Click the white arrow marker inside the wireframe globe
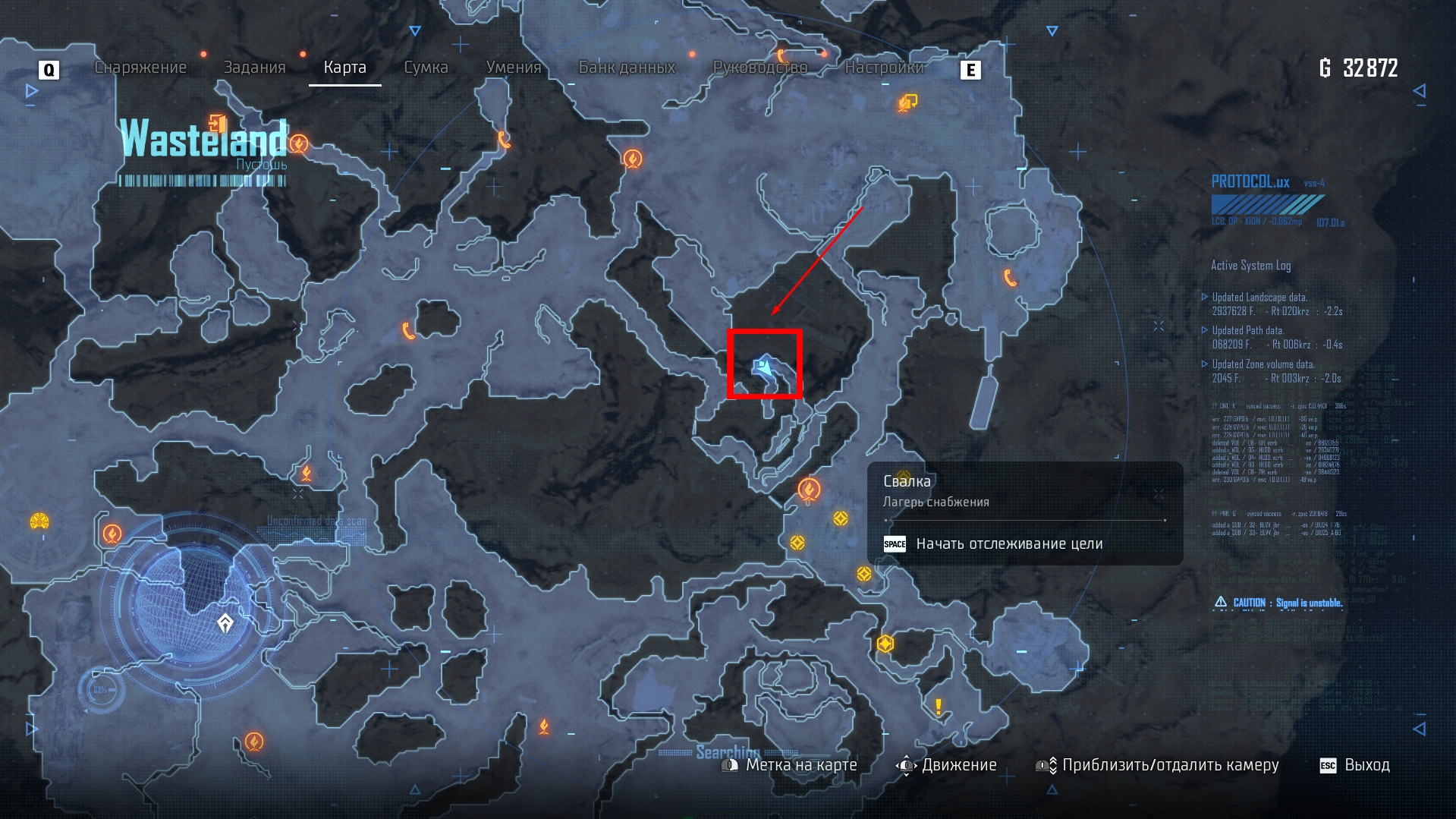Image resolution: width=1456 pixels, height=819 pixels. [x=225, y=624]
